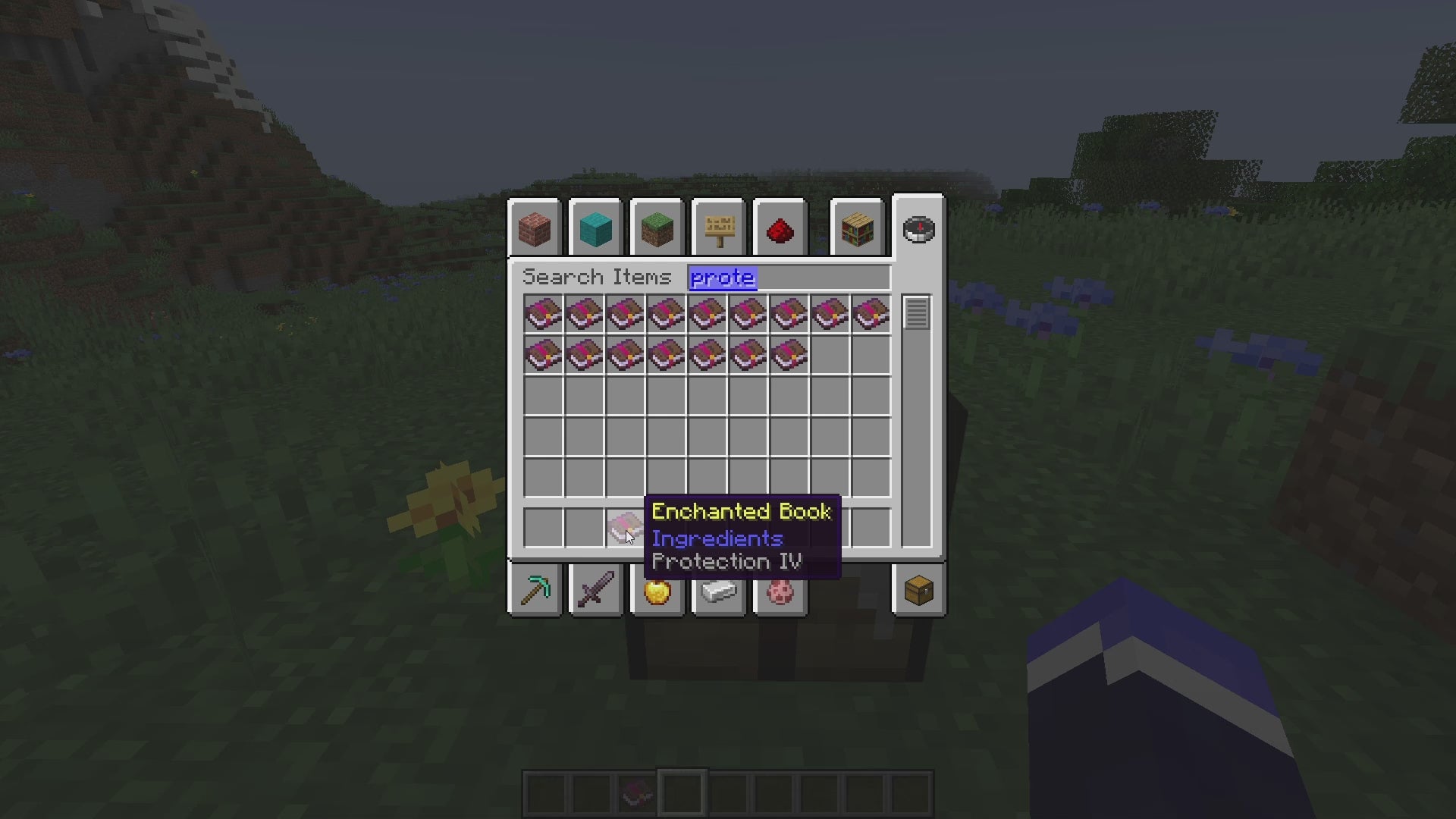Viewport: 1456px width, 819px height.
Task: Select the first enchanted book in row one
Action: [x=542, y=313]
